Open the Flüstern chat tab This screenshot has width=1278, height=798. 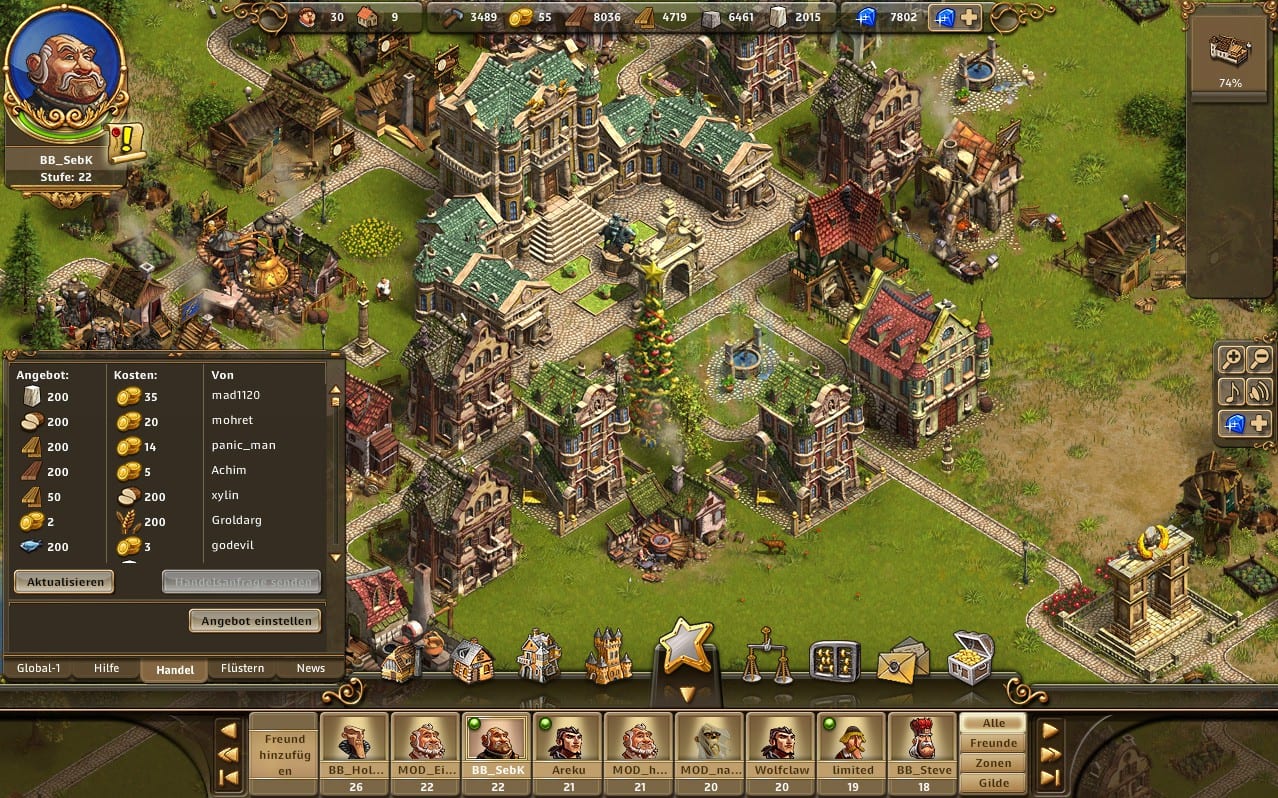pos(243,668)
